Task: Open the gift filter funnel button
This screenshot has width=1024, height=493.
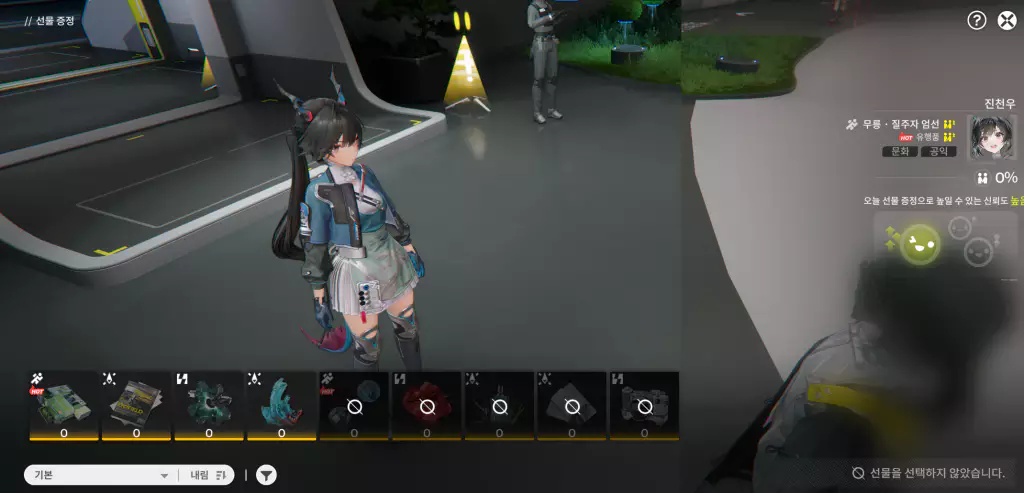Action: 266,475
